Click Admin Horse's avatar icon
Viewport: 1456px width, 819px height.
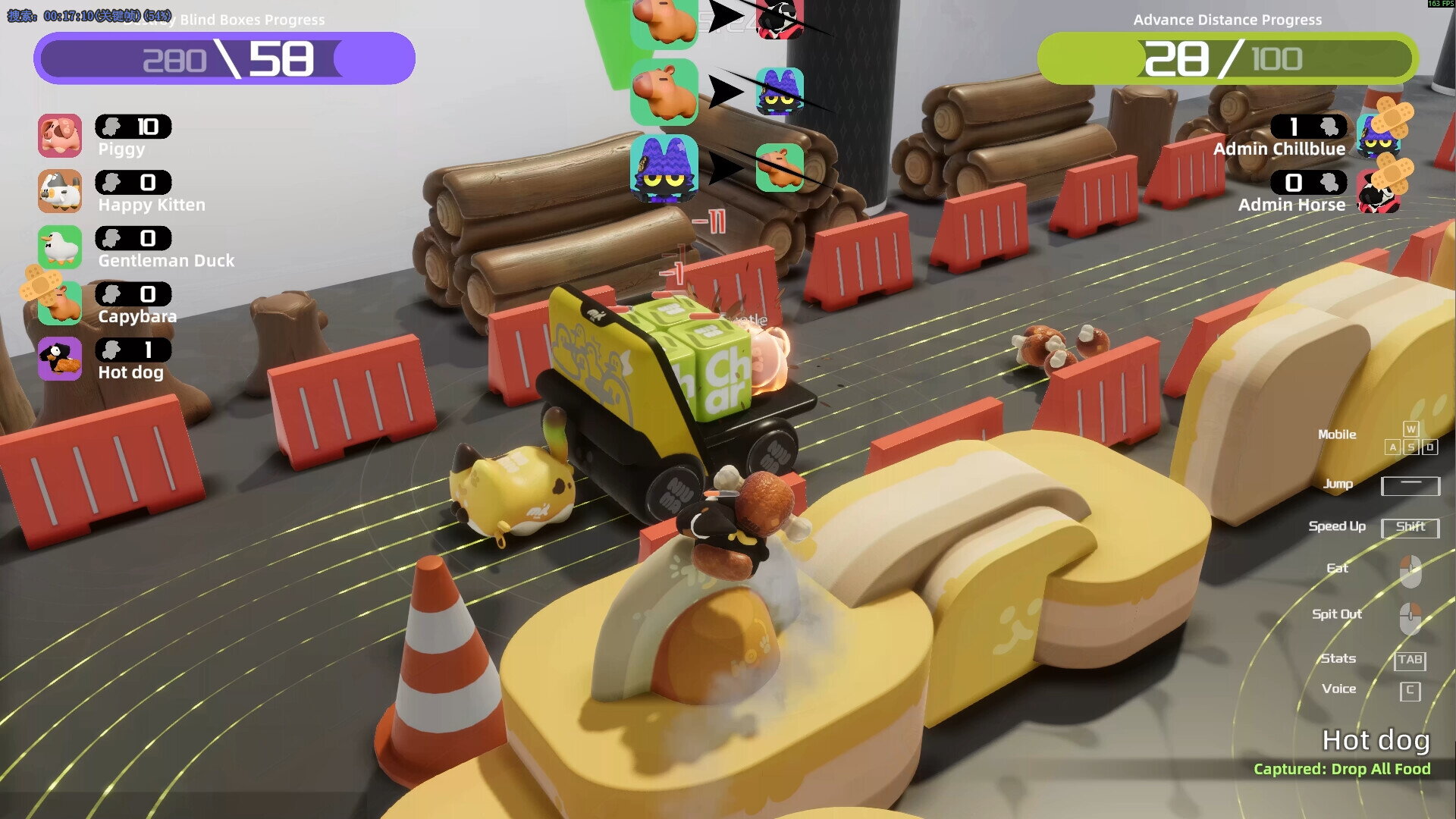click(1376, 193)
